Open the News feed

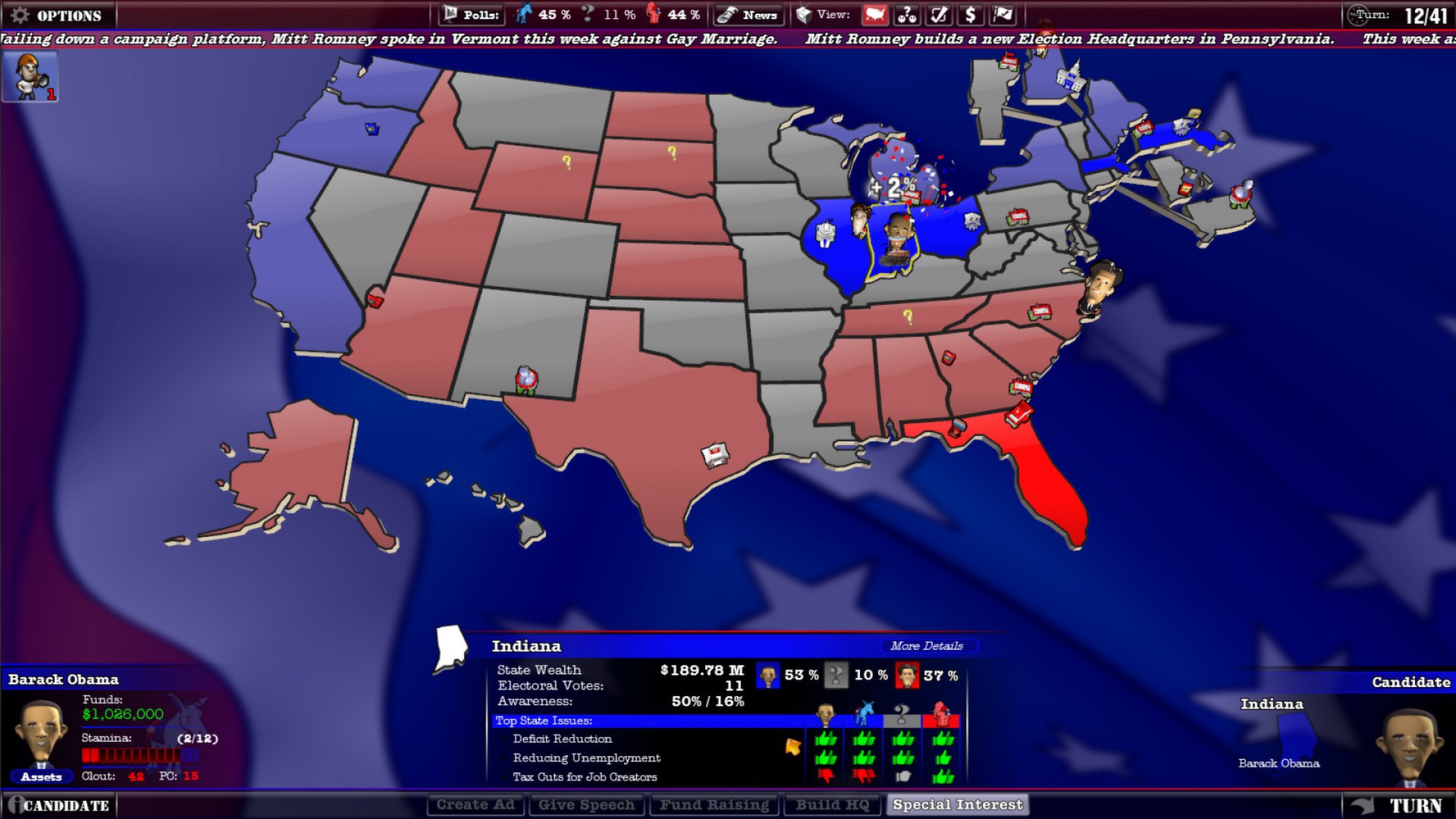coord(748,14)
